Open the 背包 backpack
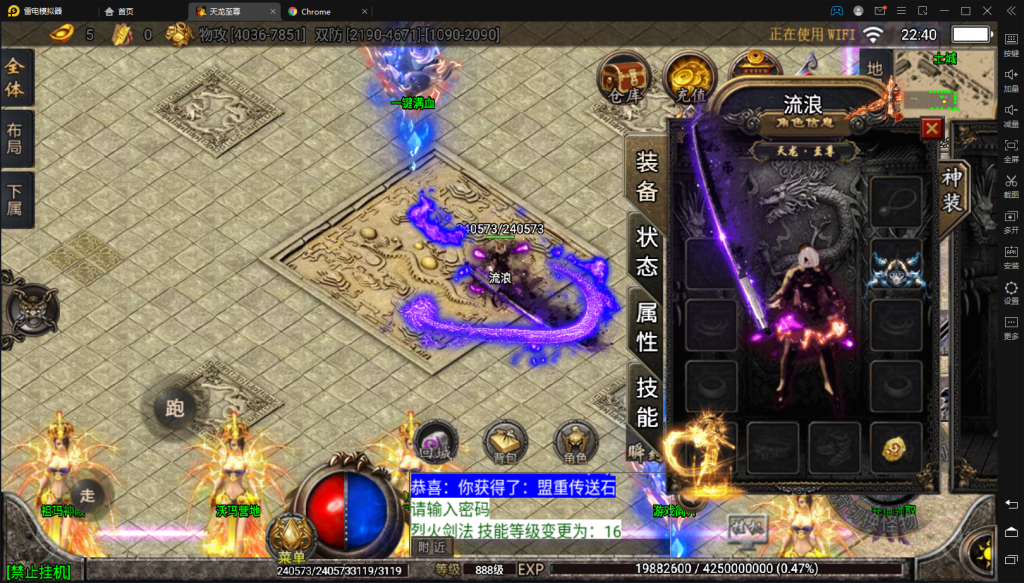This screenshot has width=1024, height=583. 505,442
